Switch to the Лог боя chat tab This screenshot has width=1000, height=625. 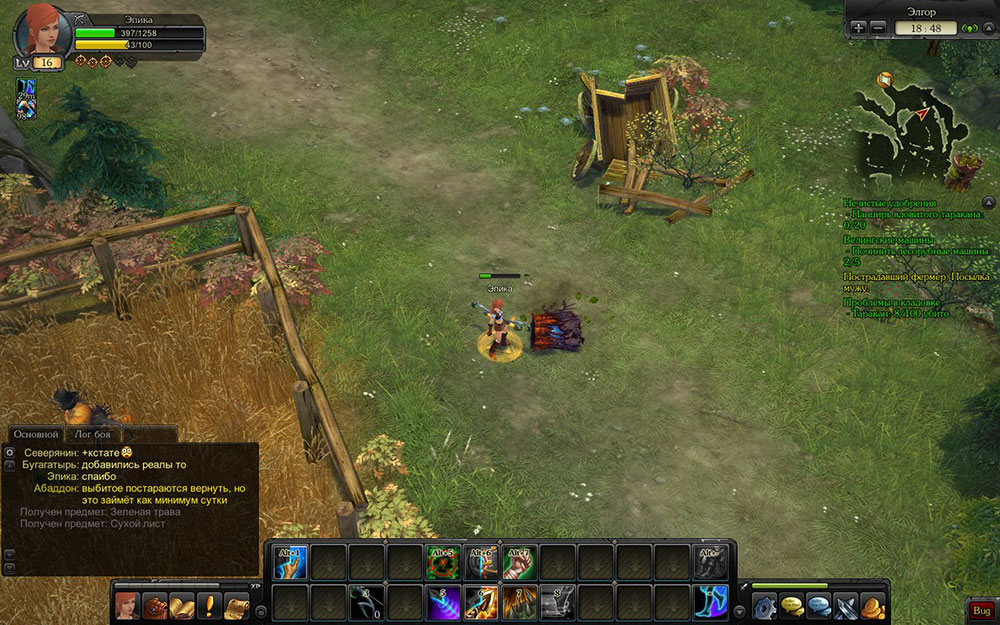[93, 434]
